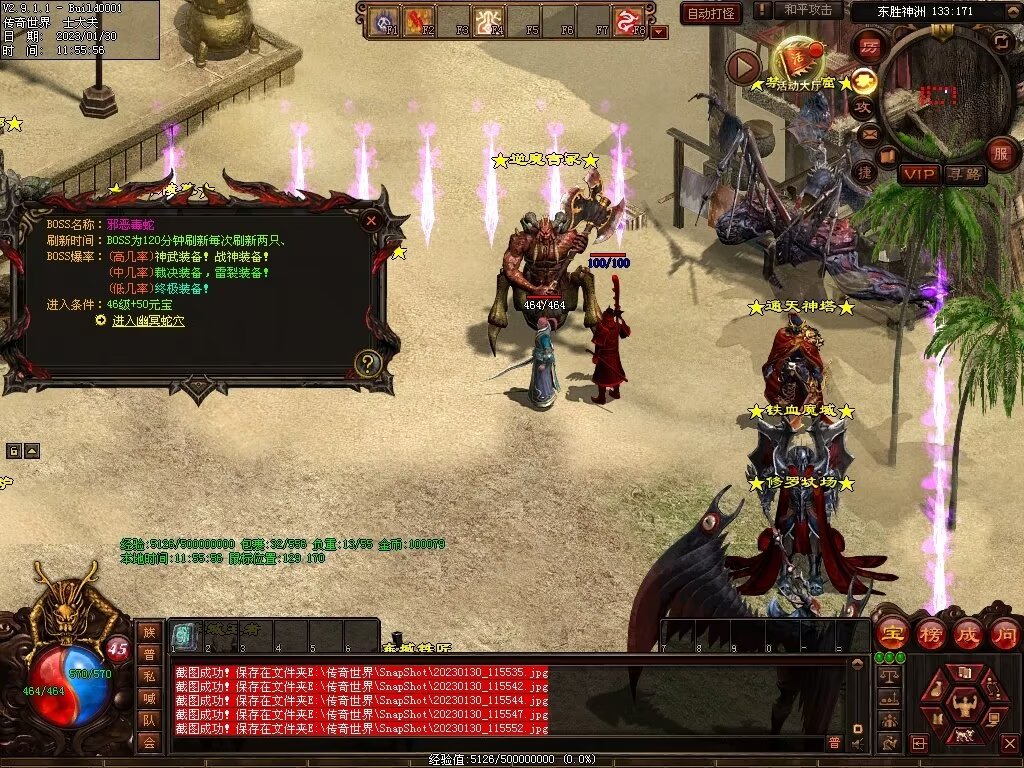The height and width of the screenshot is (768, 1024).
Task: Show the 榜 rankings
Action: (930, 634)
